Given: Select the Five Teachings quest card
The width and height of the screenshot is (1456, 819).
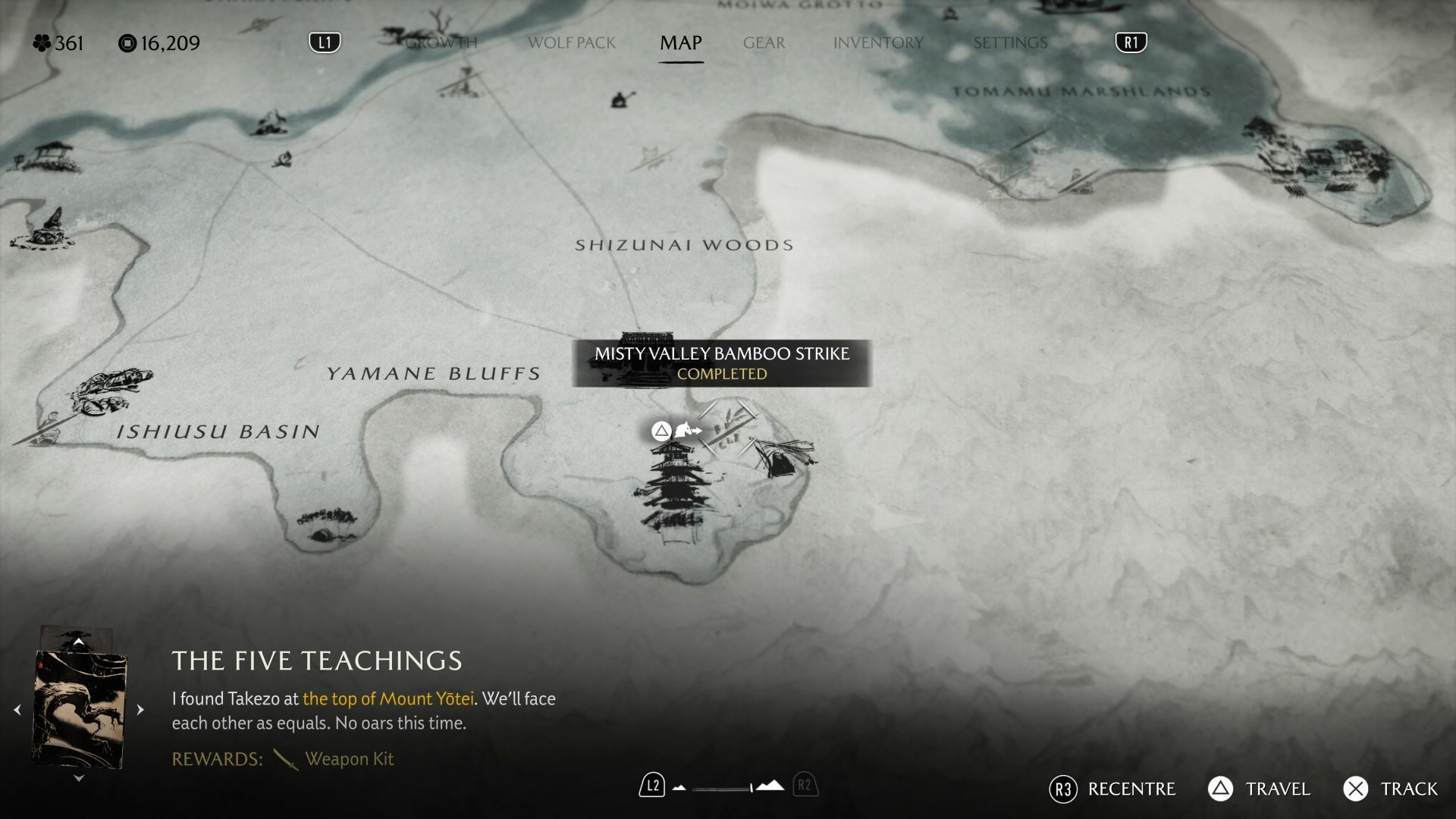Looking at the screenshot, I should point(79,709).
